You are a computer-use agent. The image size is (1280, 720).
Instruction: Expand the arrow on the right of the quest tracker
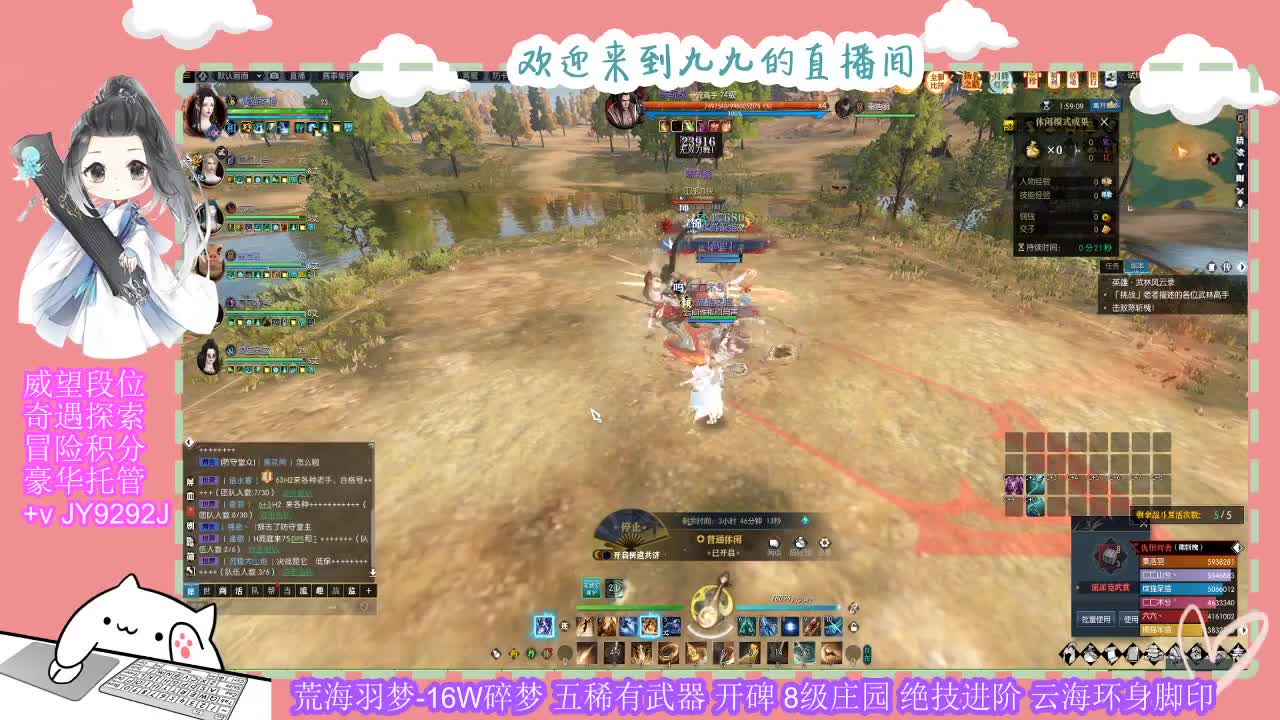(x=1241, y=267)
